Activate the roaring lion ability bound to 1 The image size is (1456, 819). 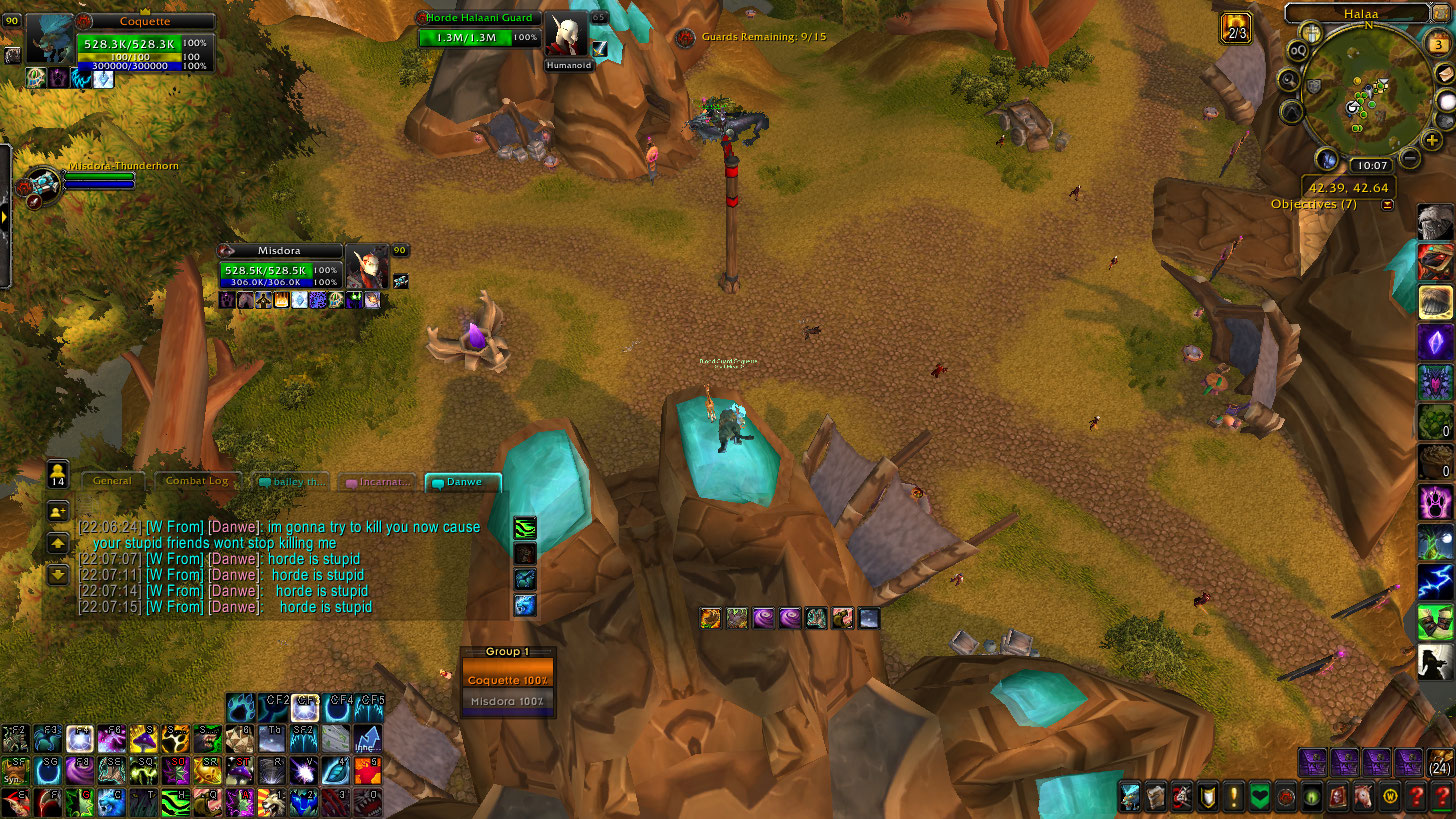tap(272, 800)
